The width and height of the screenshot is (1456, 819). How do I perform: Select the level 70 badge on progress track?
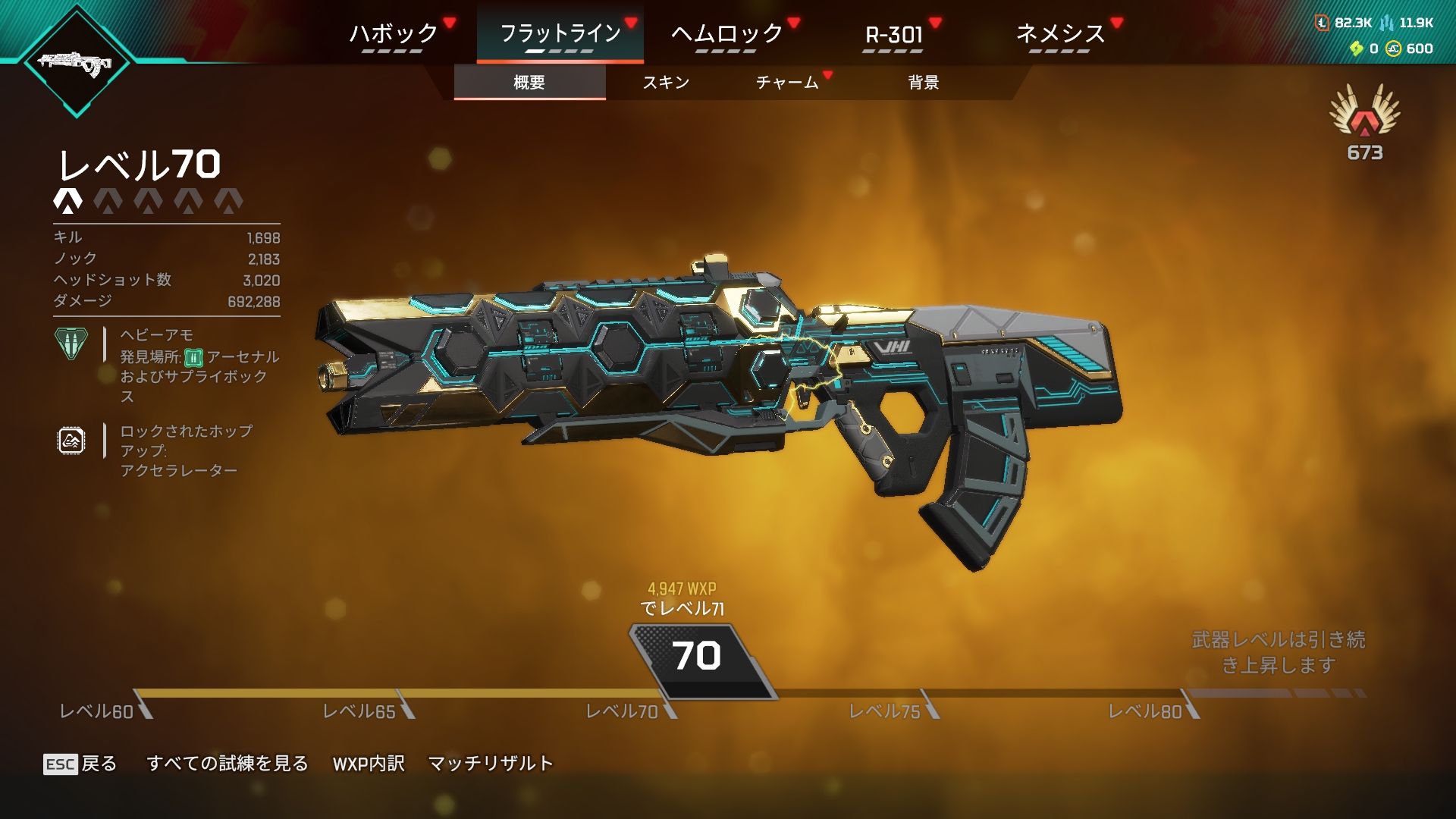[x=698, y=657]
